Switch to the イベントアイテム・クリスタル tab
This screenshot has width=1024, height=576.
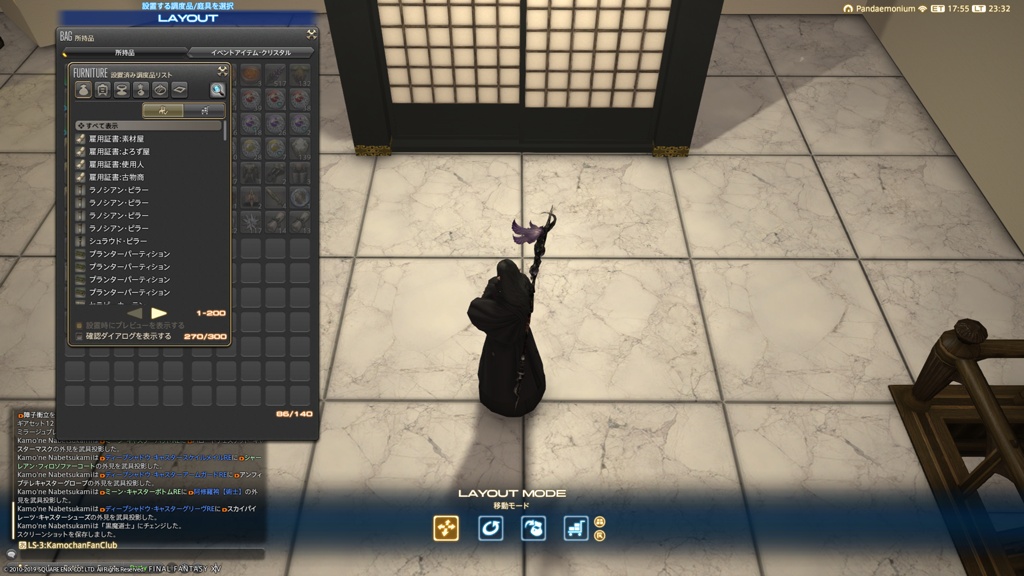pos(250,52)
